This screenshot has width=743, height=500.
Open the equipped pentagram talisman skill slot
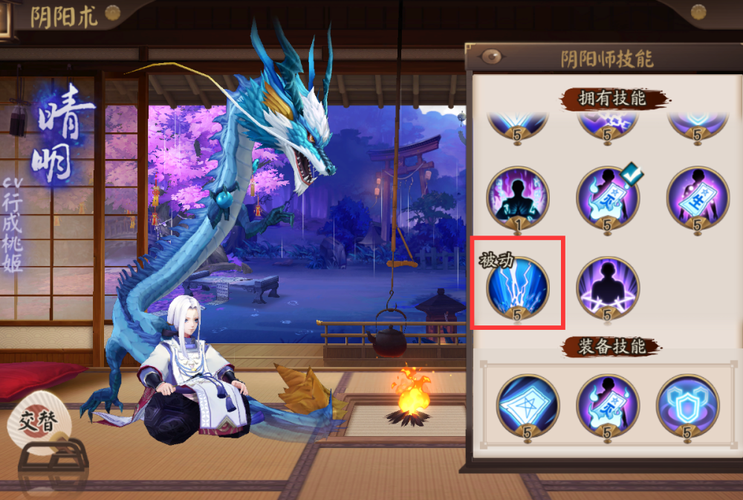[527, 405]
